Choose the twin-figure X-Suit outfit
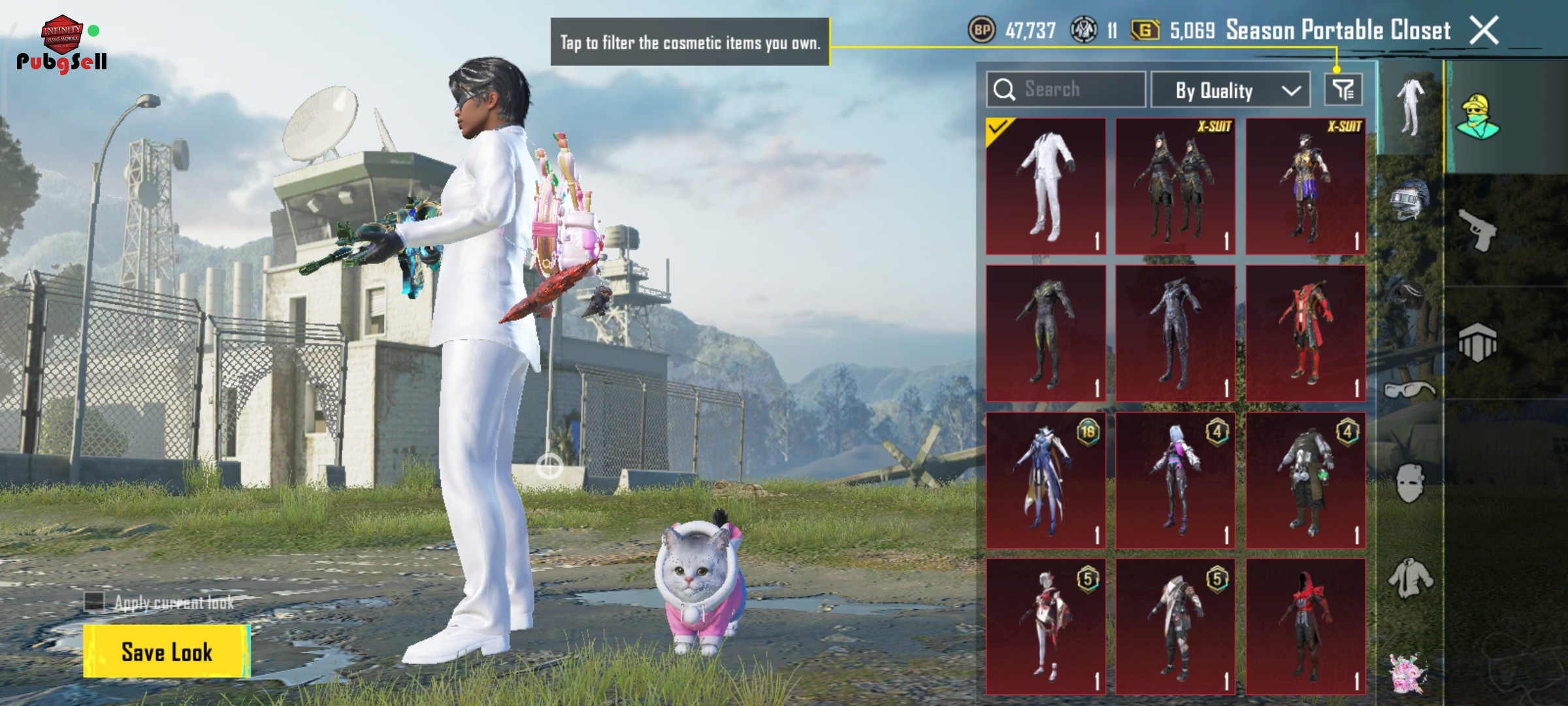Viewport: 1568px width, 706px height. pos(1175,186)
